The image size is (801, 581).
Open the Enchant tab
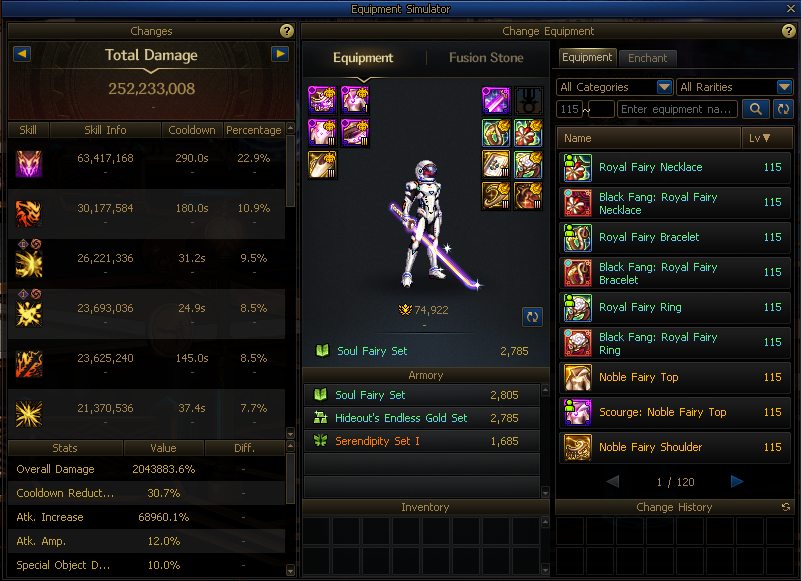647,58
